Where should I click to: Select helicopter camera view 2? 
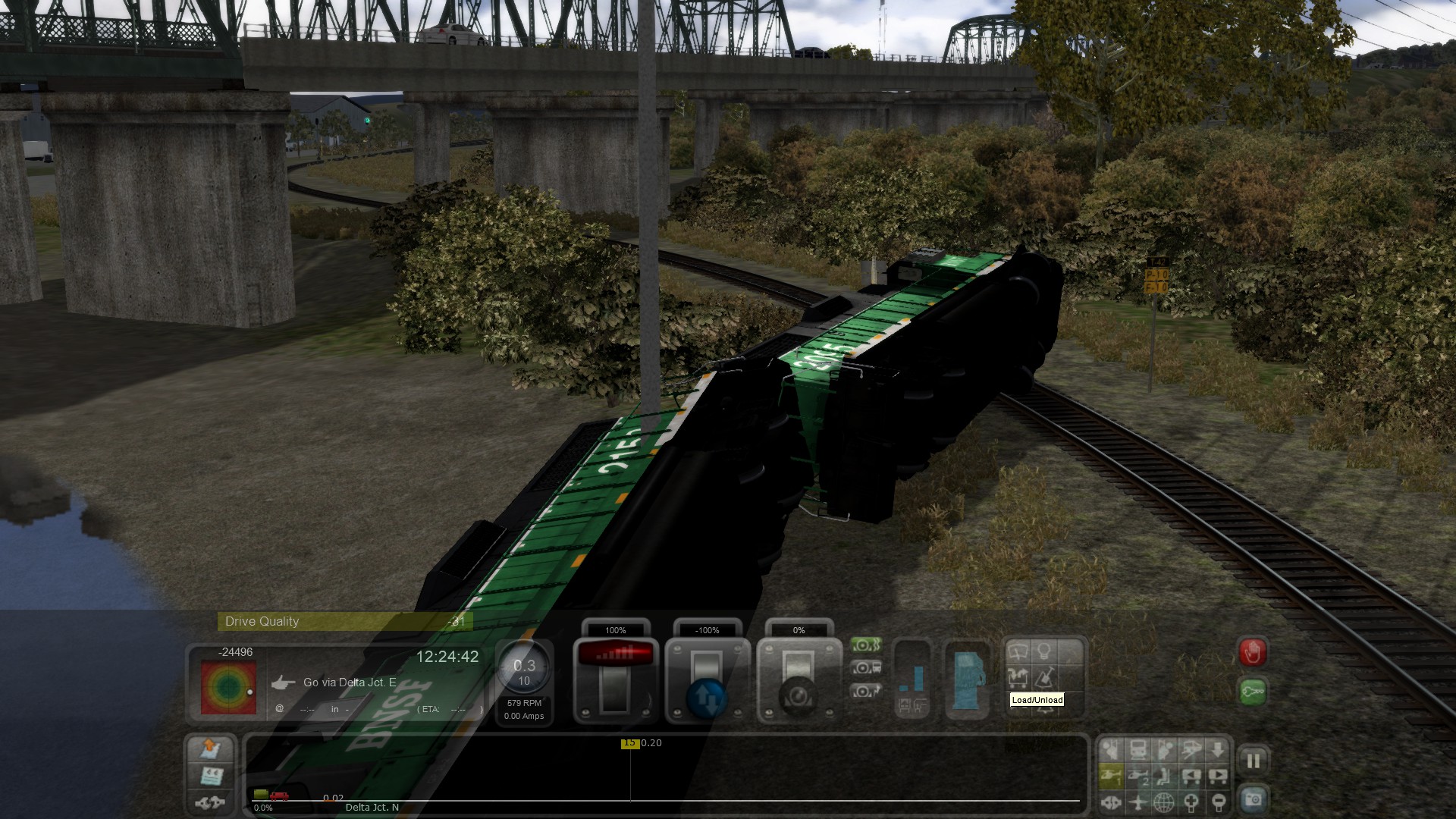1137,776
